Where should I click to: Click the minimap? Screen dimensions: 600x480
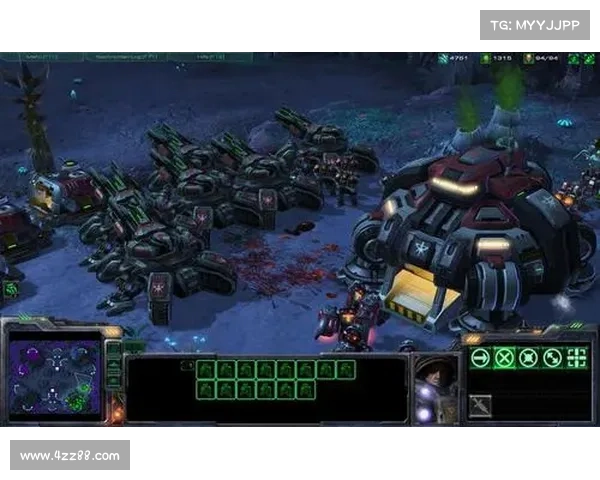[x=55, y=375]
